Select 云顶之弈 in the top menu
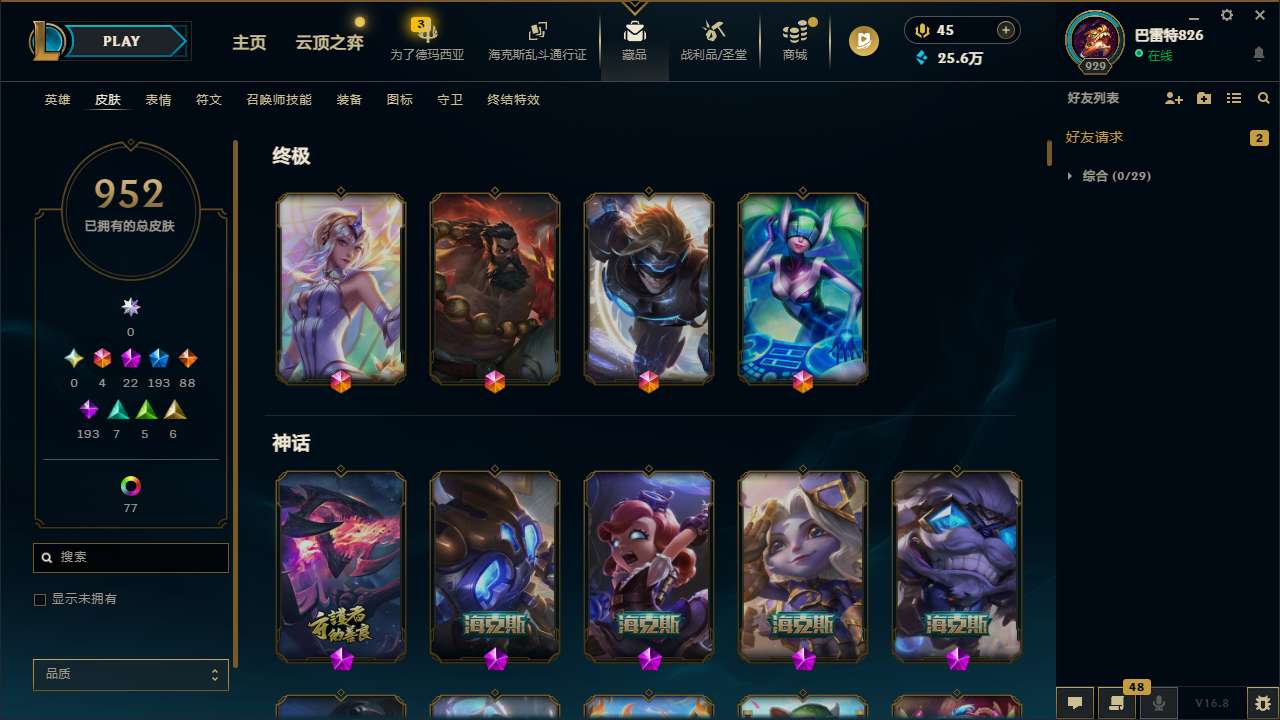Viewport: 1280px width, 720px height. [x=329, y=43]
